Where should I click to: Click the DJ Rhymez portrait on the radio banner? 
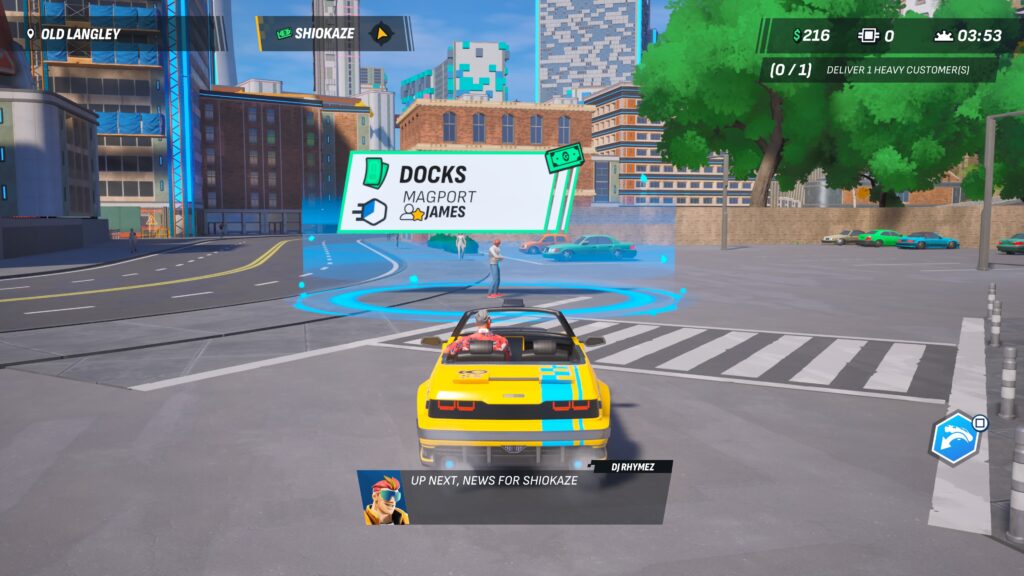click(x=385, y=497)
